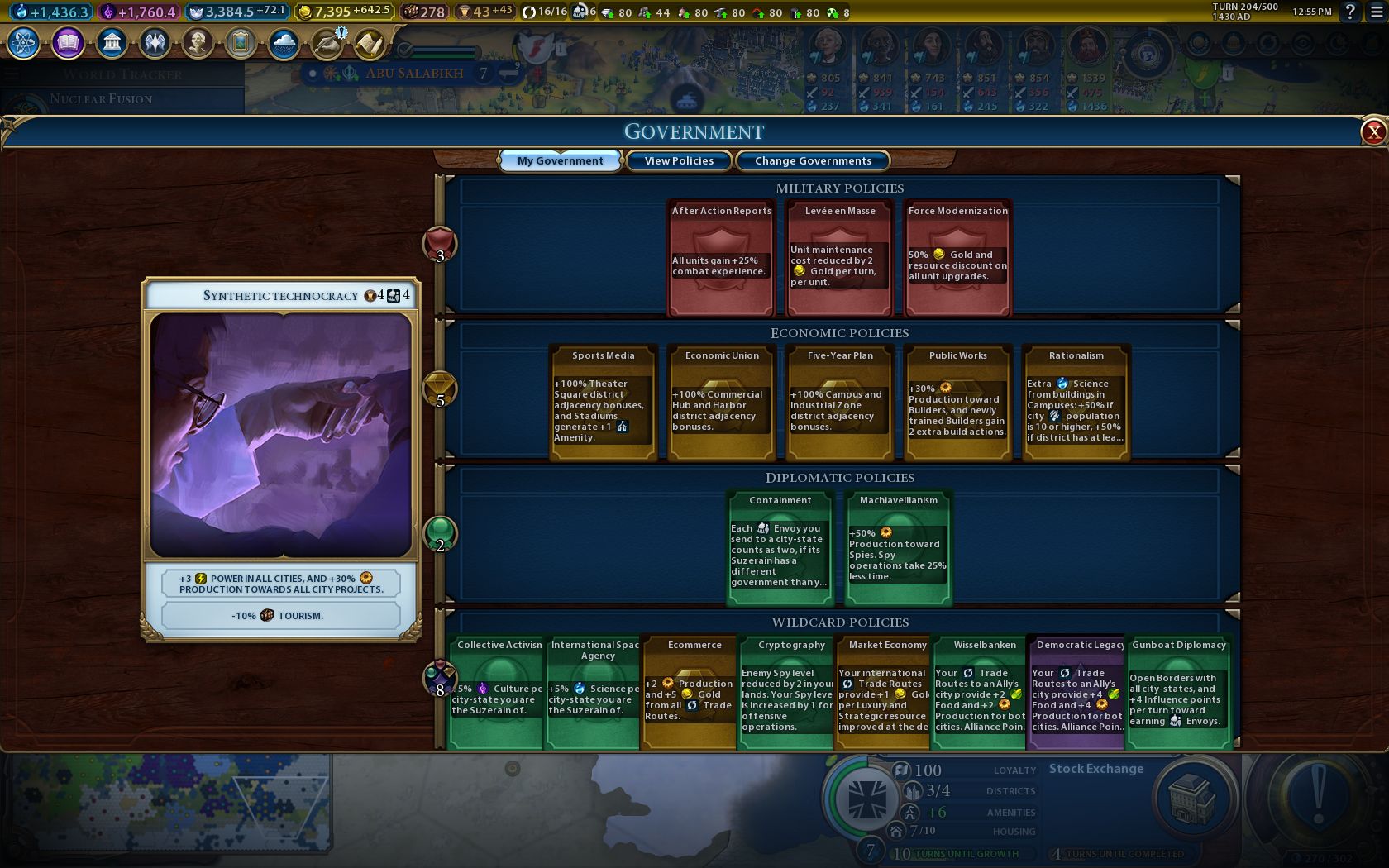Screen dimensions: 1389x868
Task: Switch to the Change Governments tab
Action: [812, 160]
